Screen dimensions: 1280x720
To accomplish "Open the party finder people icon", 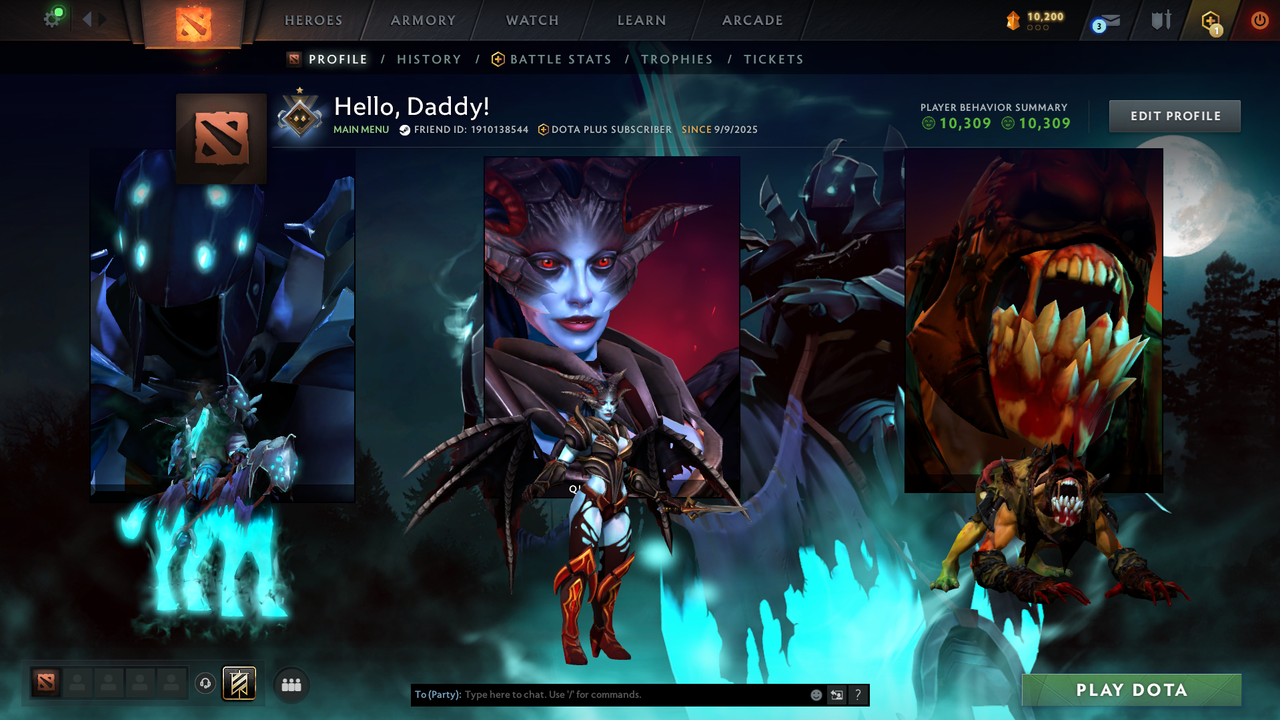I will point(290,684).
